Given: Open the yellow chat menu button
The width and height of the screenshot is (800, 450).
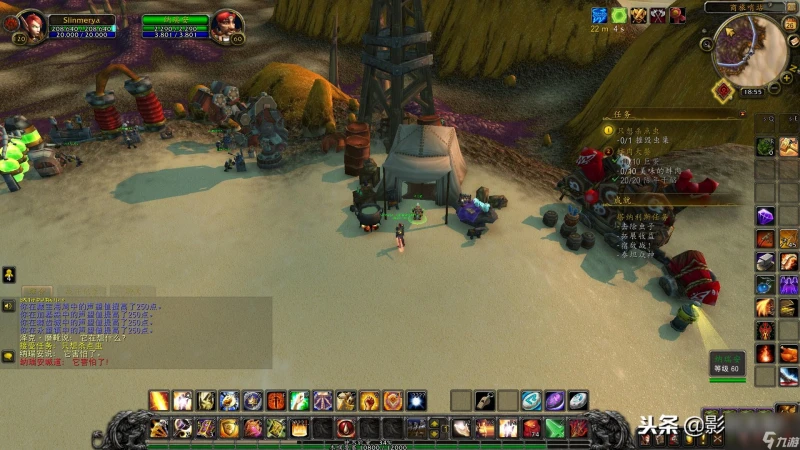Looking at the screenshot, I should pos(7,274).
